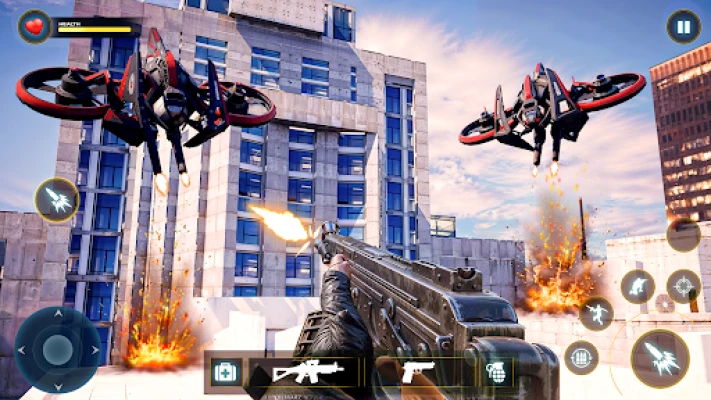Image resolution: width=711 pixels, height=400 pixels.
Task: Pause the game with the pause button
Action: pos(683,26)
